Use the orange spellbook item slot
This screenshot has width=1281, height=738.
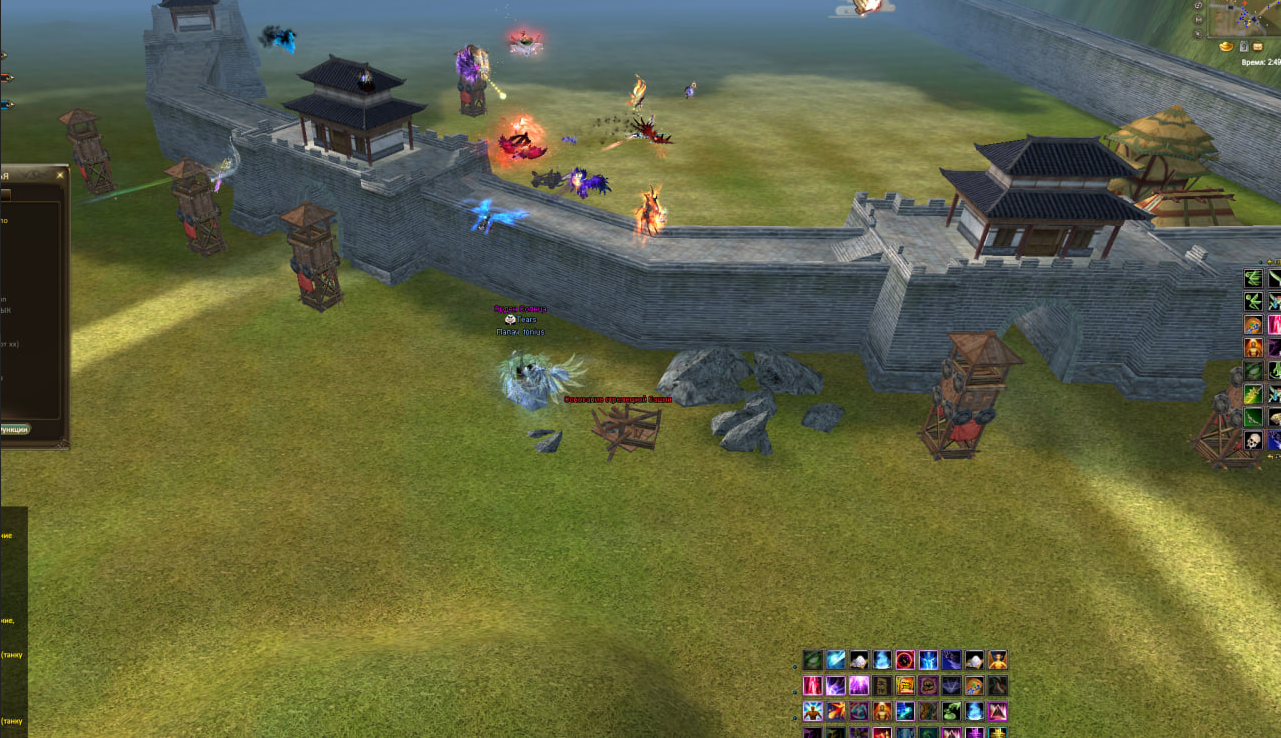click(905, 686)
